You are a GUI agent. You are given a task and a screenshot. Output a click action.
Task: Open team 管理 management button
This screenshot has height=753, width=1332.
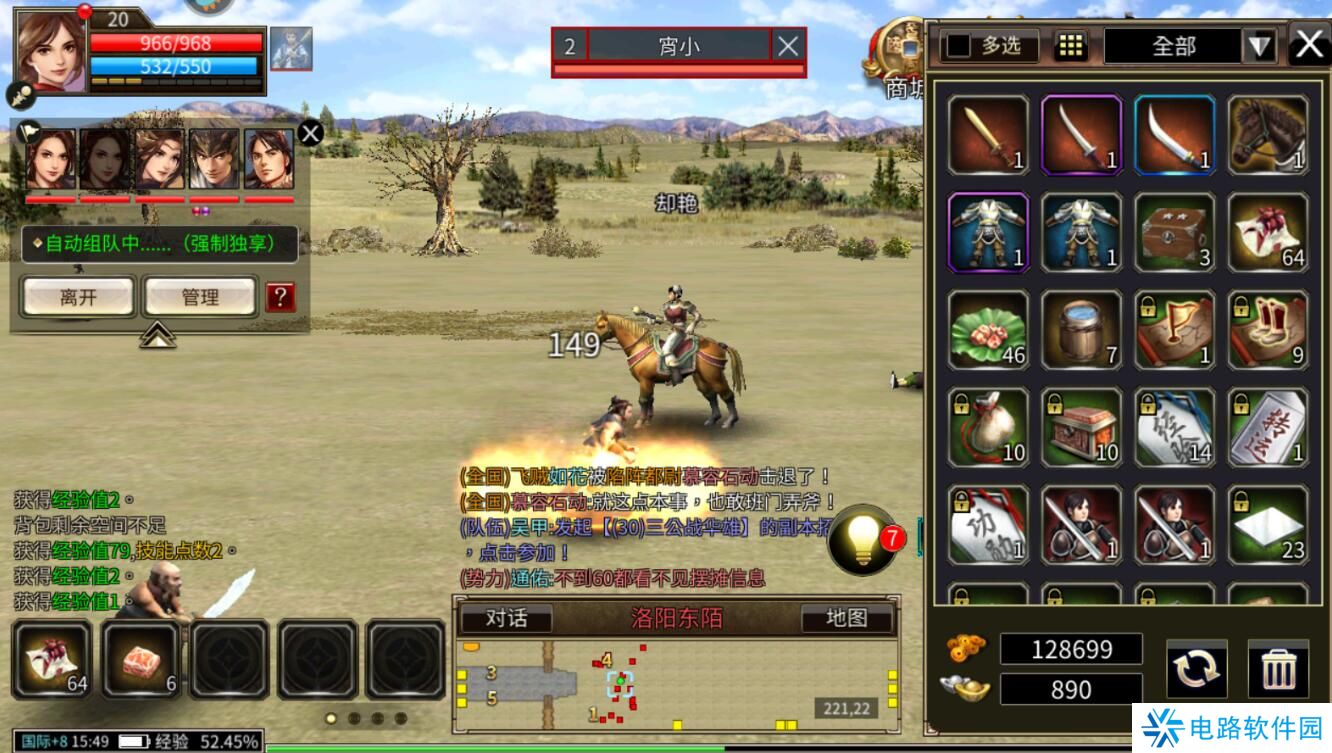coord(200,297)
